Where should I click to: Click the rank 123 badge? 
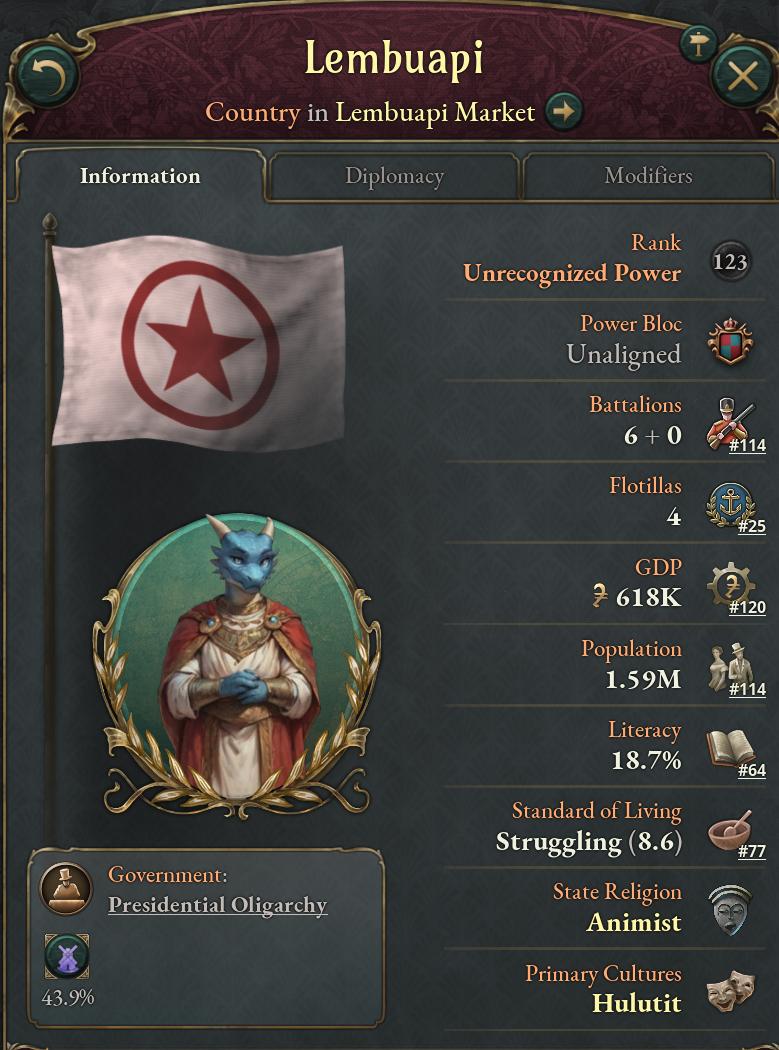pyautogui.click(x=730, y=262)
